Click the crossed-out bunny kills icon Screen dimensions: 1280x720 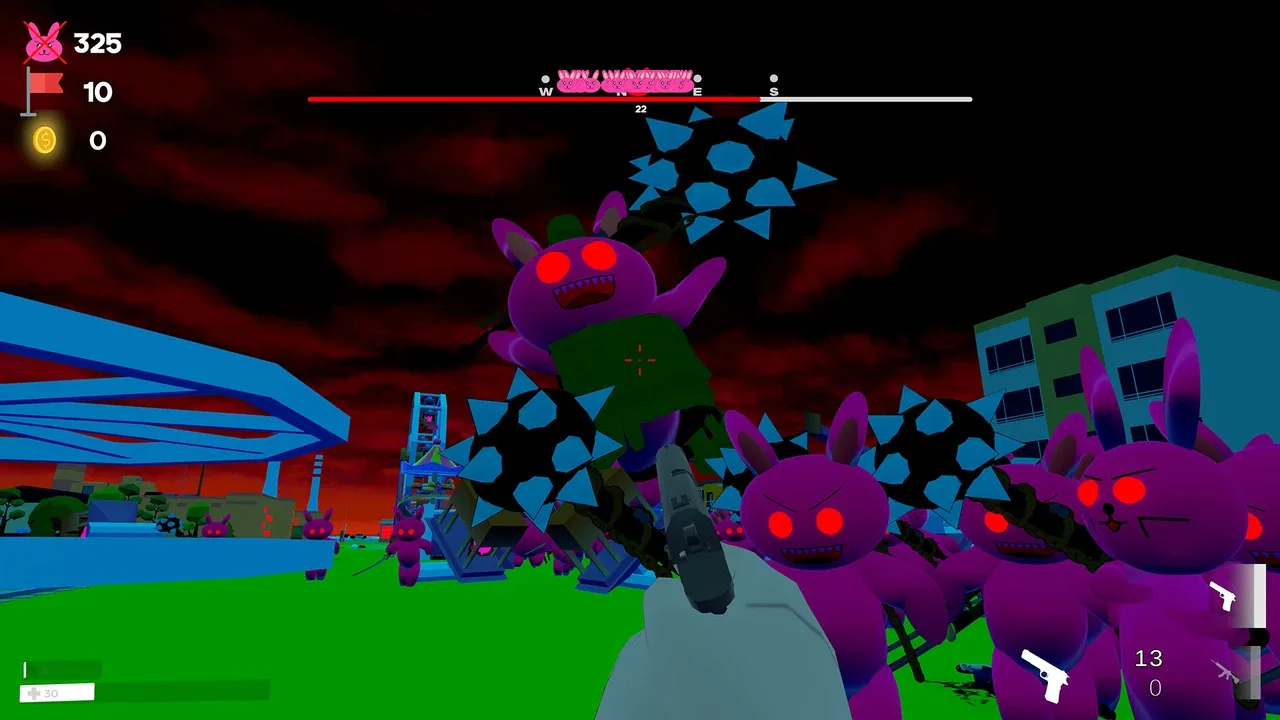point(44,42)
